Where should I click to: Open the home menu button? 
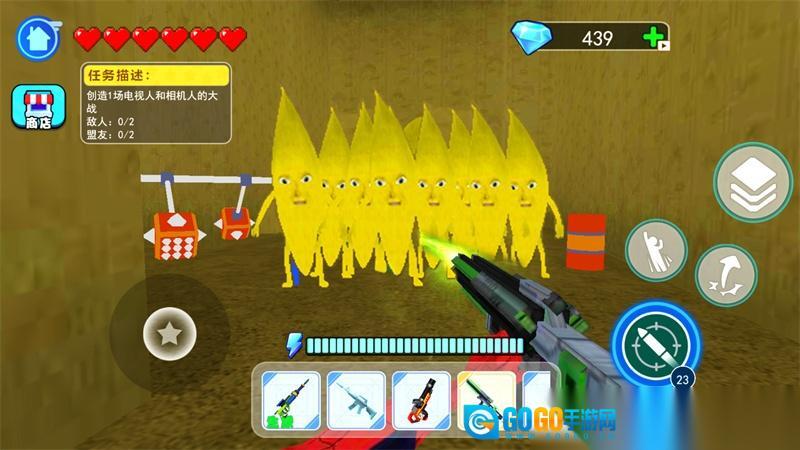(38, 39)
